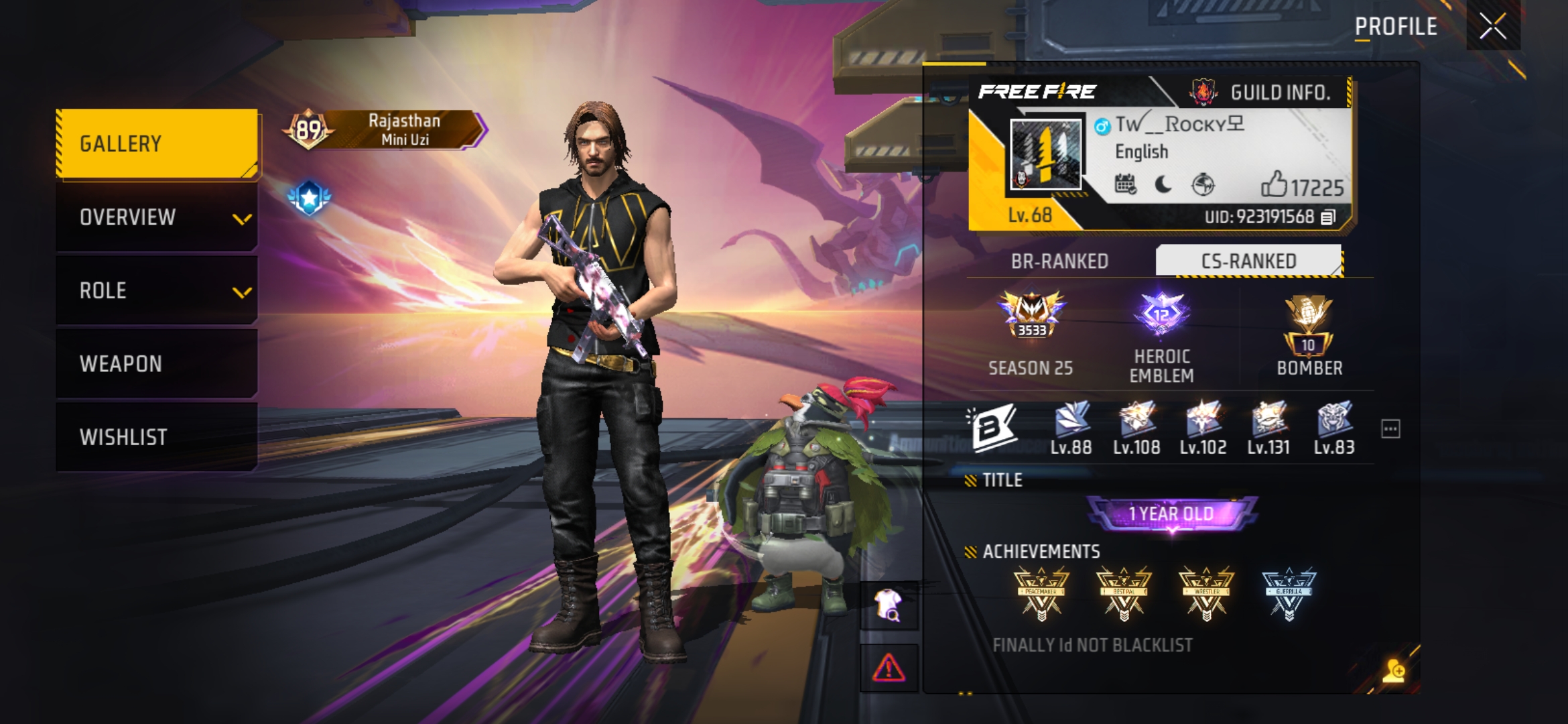Open the Wishlist menu entry

click(x=157, y=437)
